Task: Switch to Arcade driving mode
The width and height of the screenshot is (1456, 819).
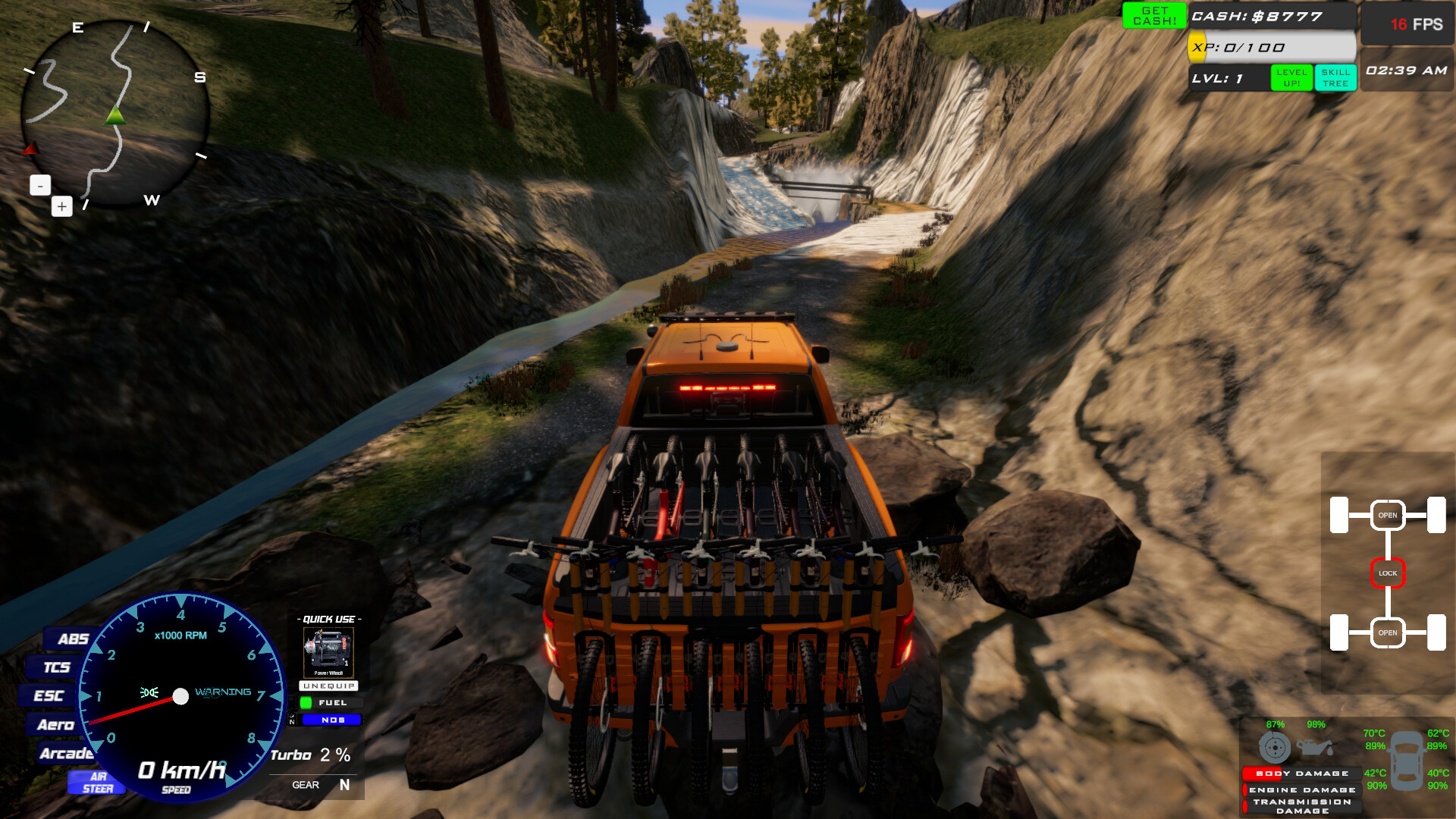Action: click(68, 754)
